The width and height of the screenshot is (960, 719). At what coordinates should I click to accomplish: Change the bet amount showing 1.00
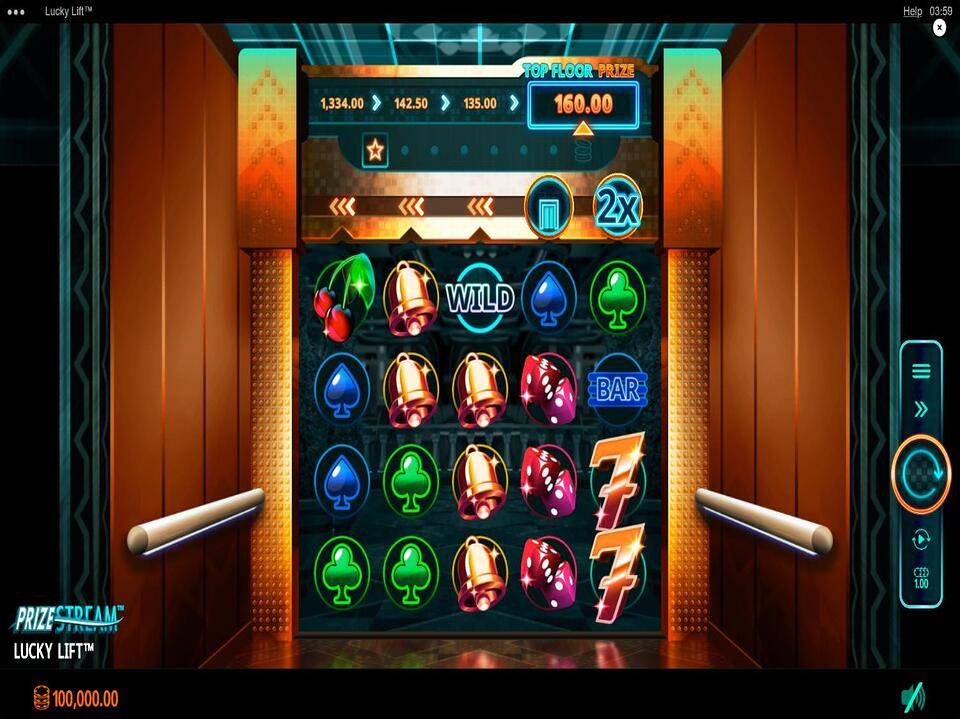[x=921, y=578]
